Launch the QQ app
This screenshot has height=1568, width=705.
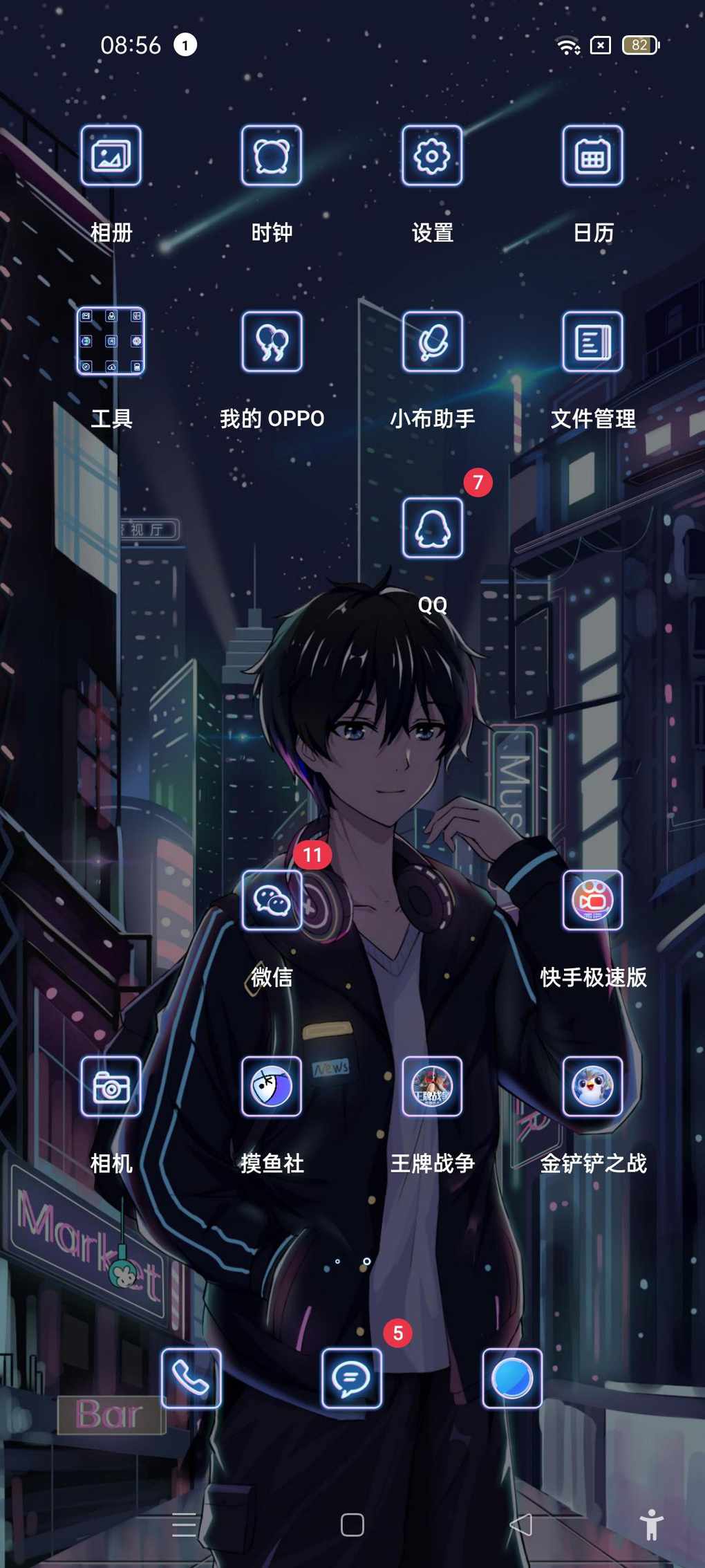tap(432, 528)
